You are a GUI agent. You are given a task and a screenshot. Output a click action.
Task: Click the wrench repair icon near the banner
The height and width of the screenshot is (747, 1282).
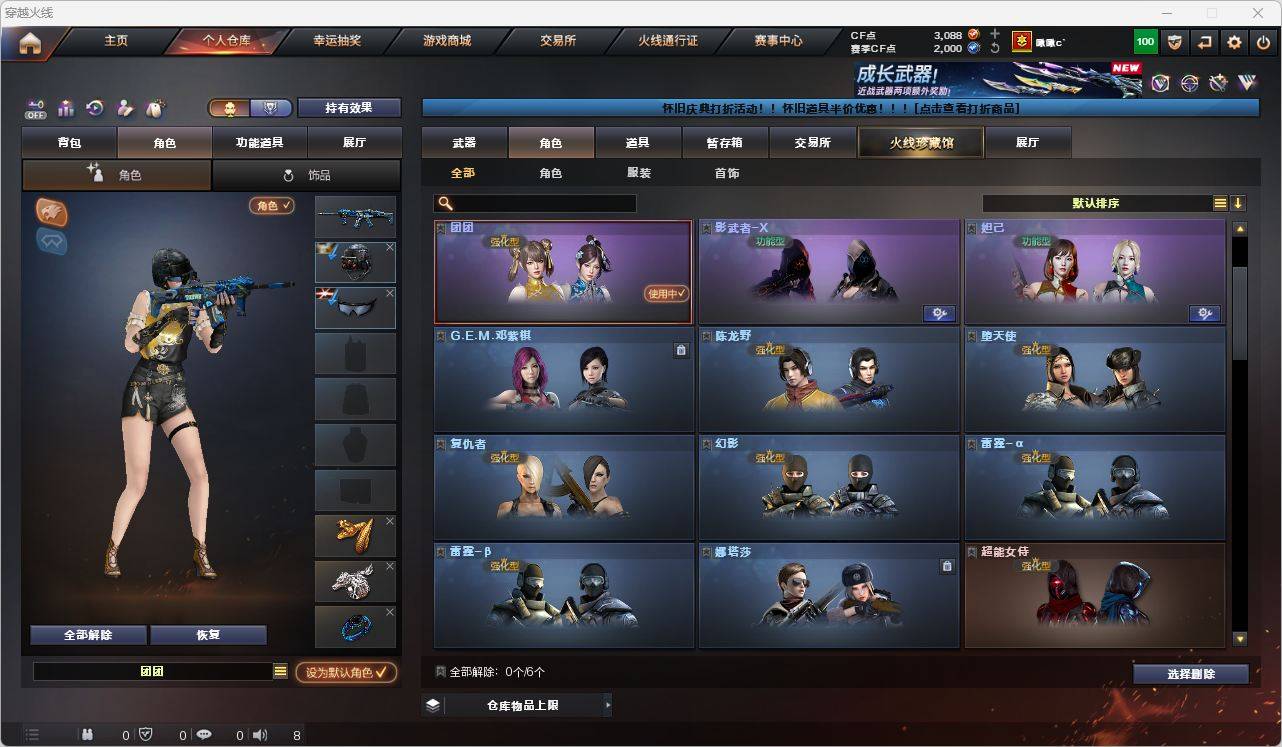(x=1217, y=82)
